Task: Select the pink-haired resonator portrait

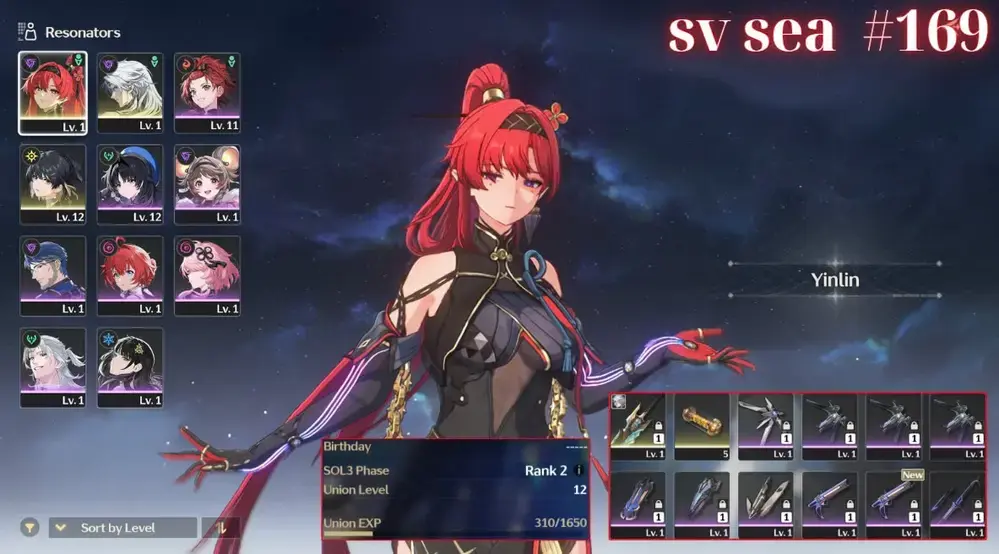Action: click(x=207, y=276)
